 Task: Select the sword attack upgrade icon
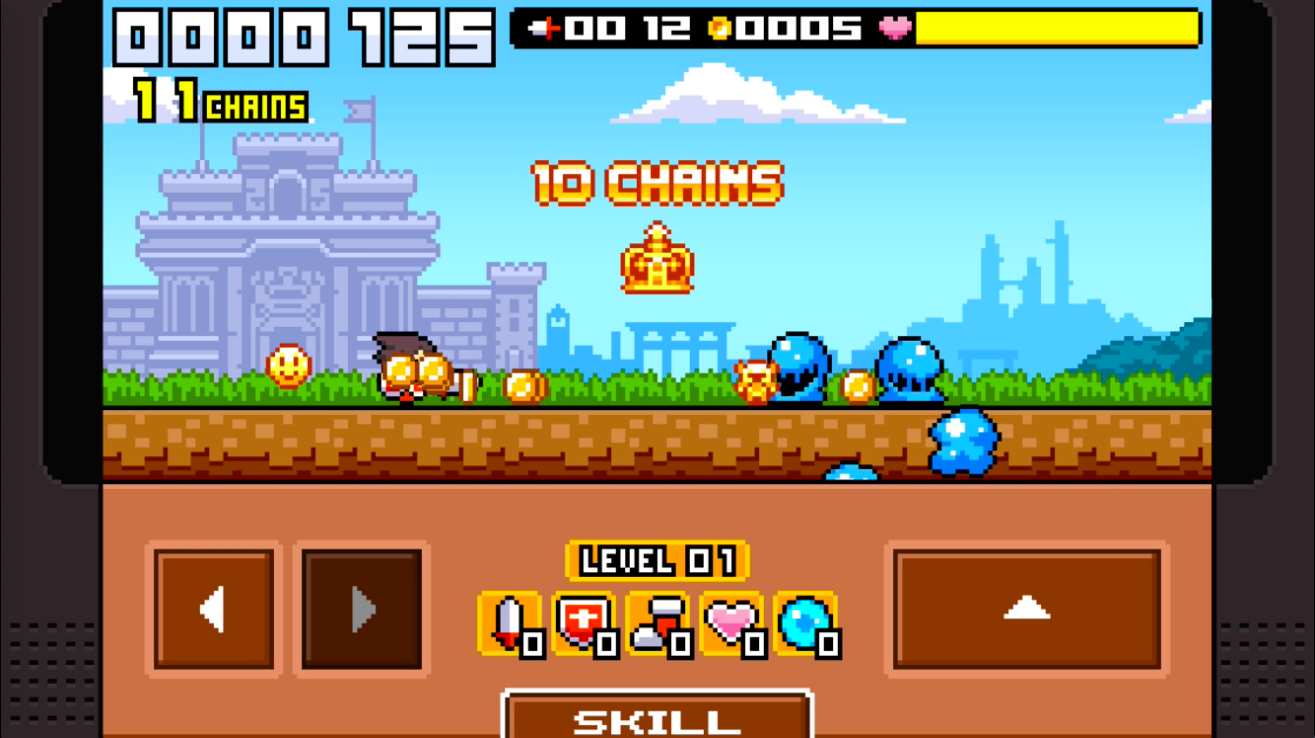pos(510,624)
